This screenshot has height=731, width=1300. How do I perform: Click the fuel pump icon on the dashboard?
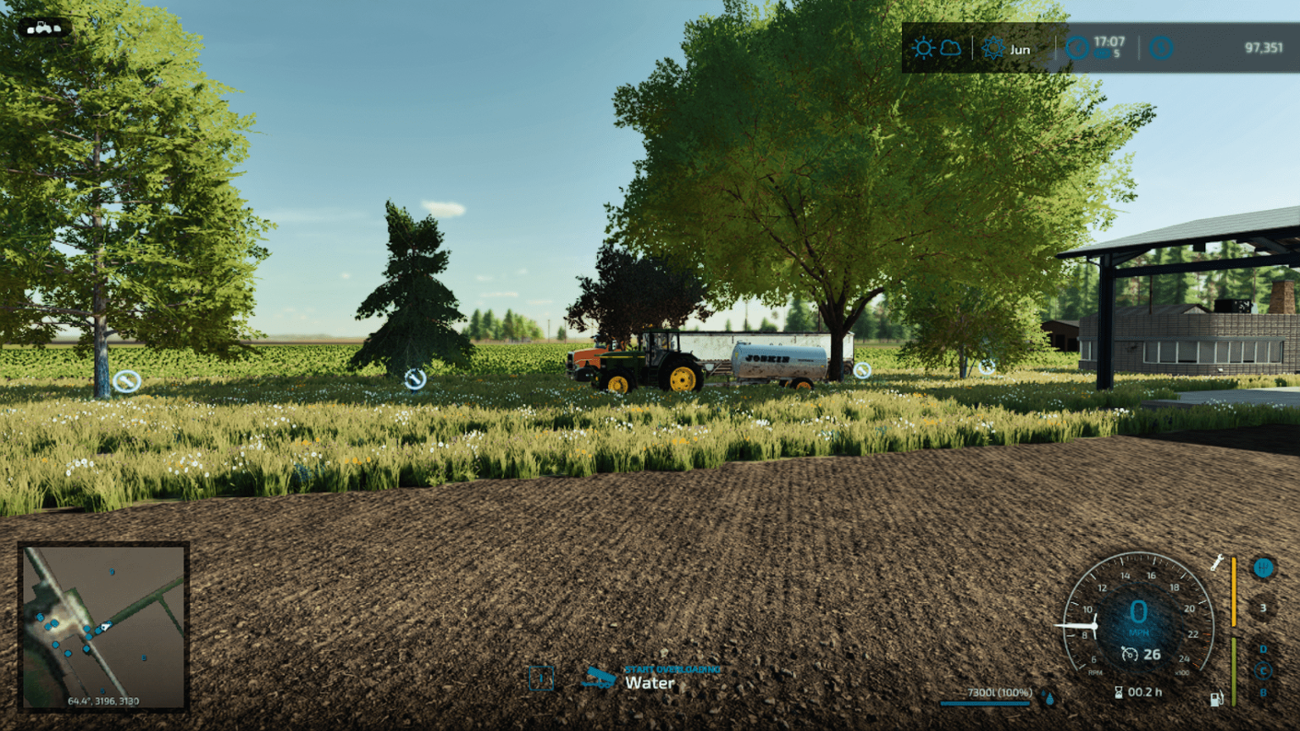(1217, 697)
